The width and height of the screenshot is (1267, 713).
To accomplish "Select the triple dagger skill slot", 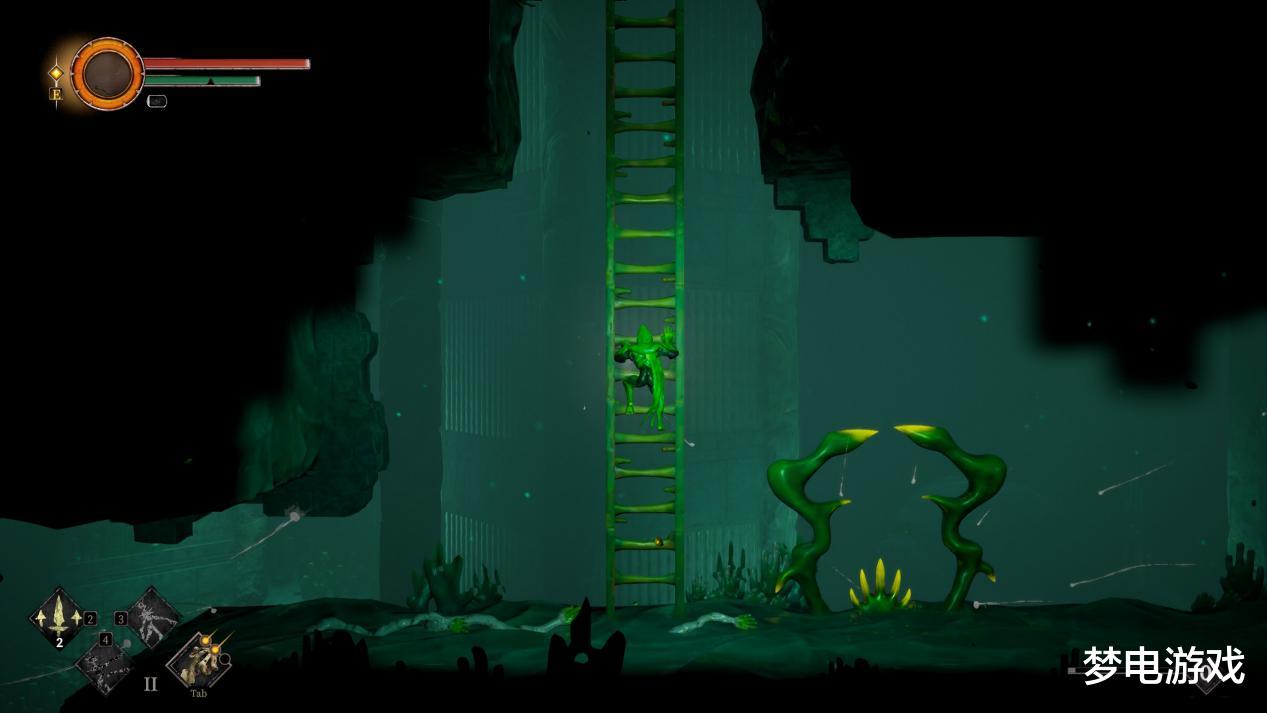I will 59,616.
